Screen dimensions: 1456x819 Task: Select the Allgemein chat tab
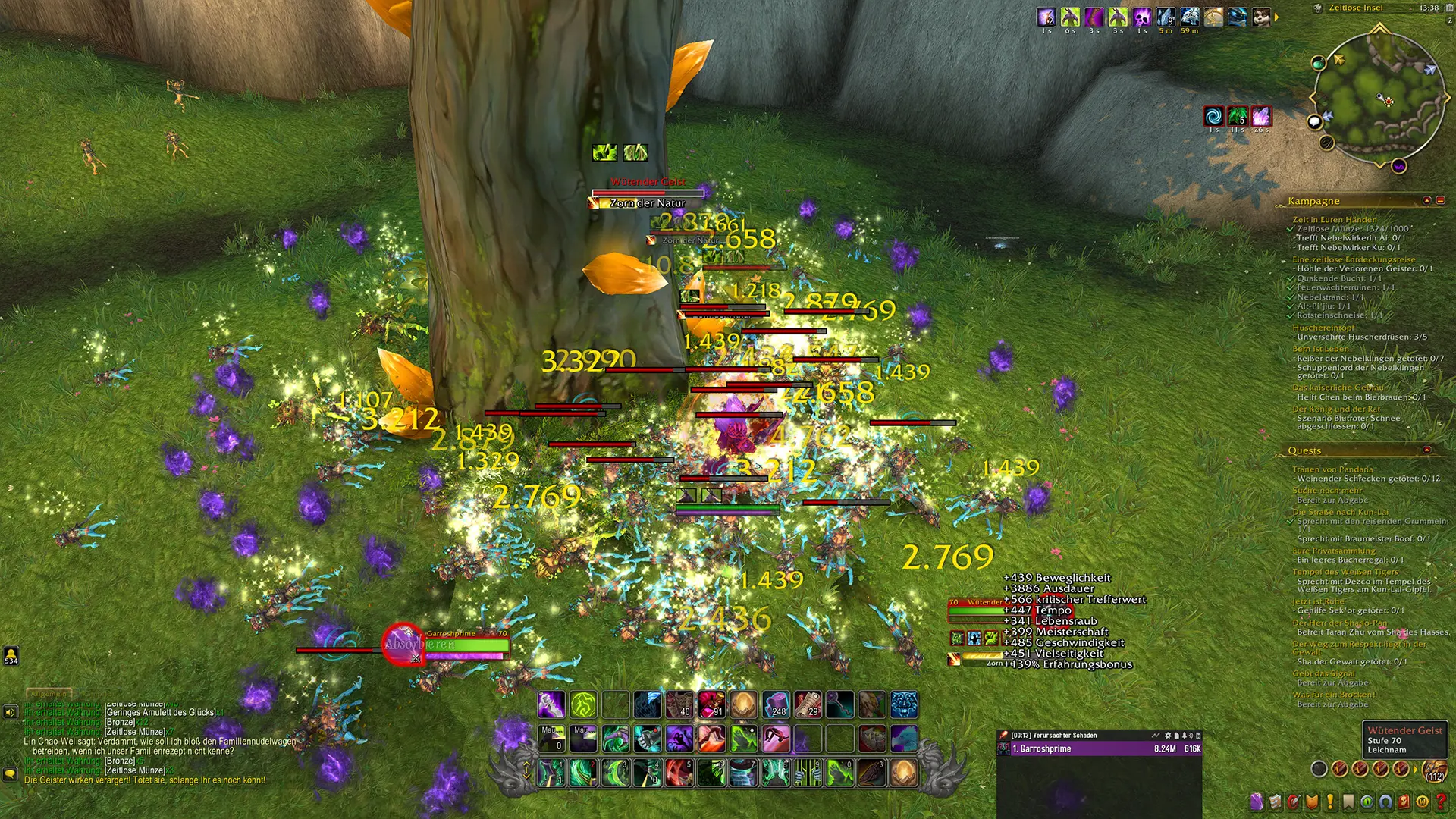(49, 693)
